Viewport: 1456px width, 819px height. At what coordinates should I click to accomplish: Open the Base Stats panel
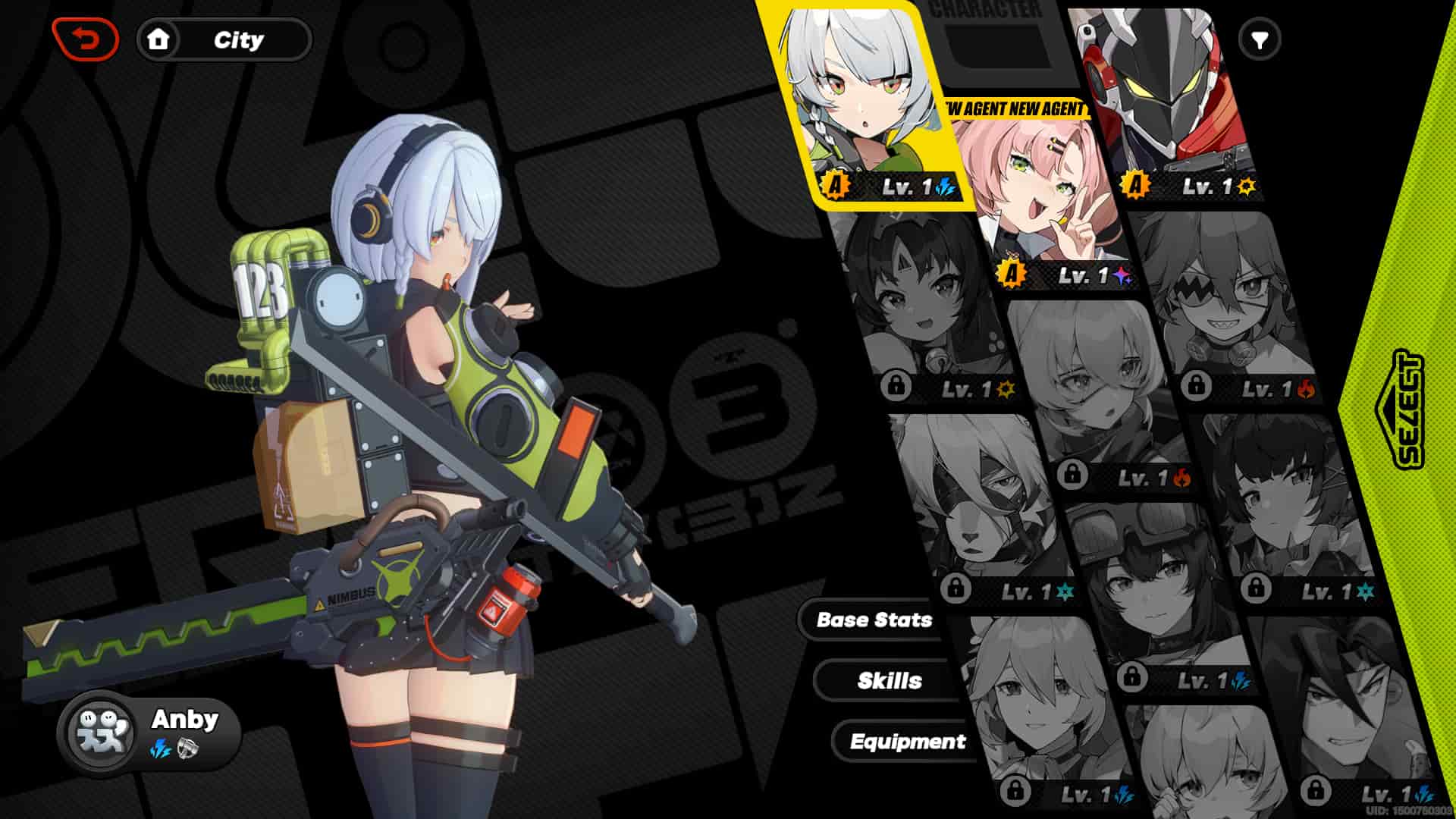874,620
